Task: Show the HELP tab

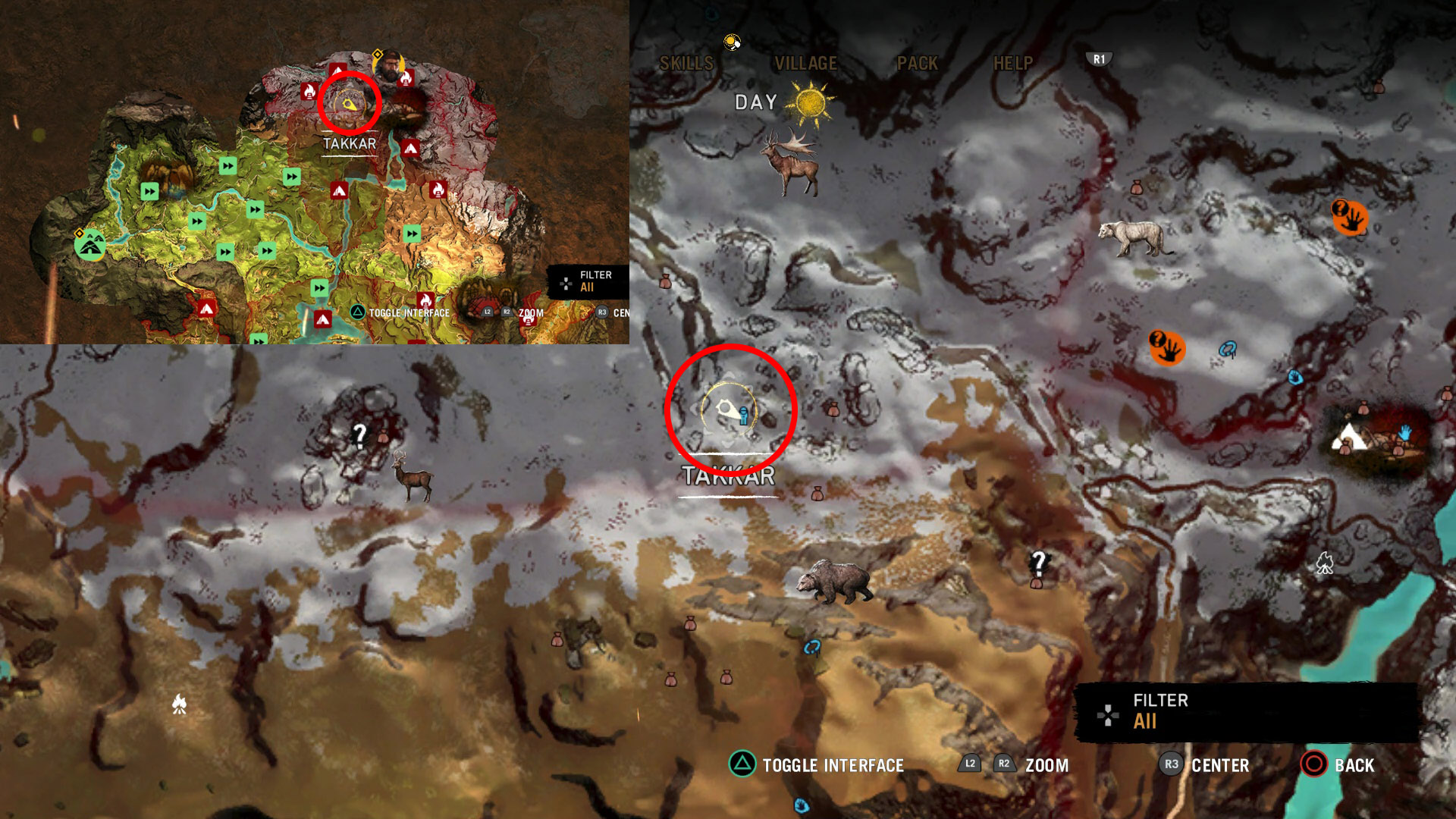Action: 1013,64
